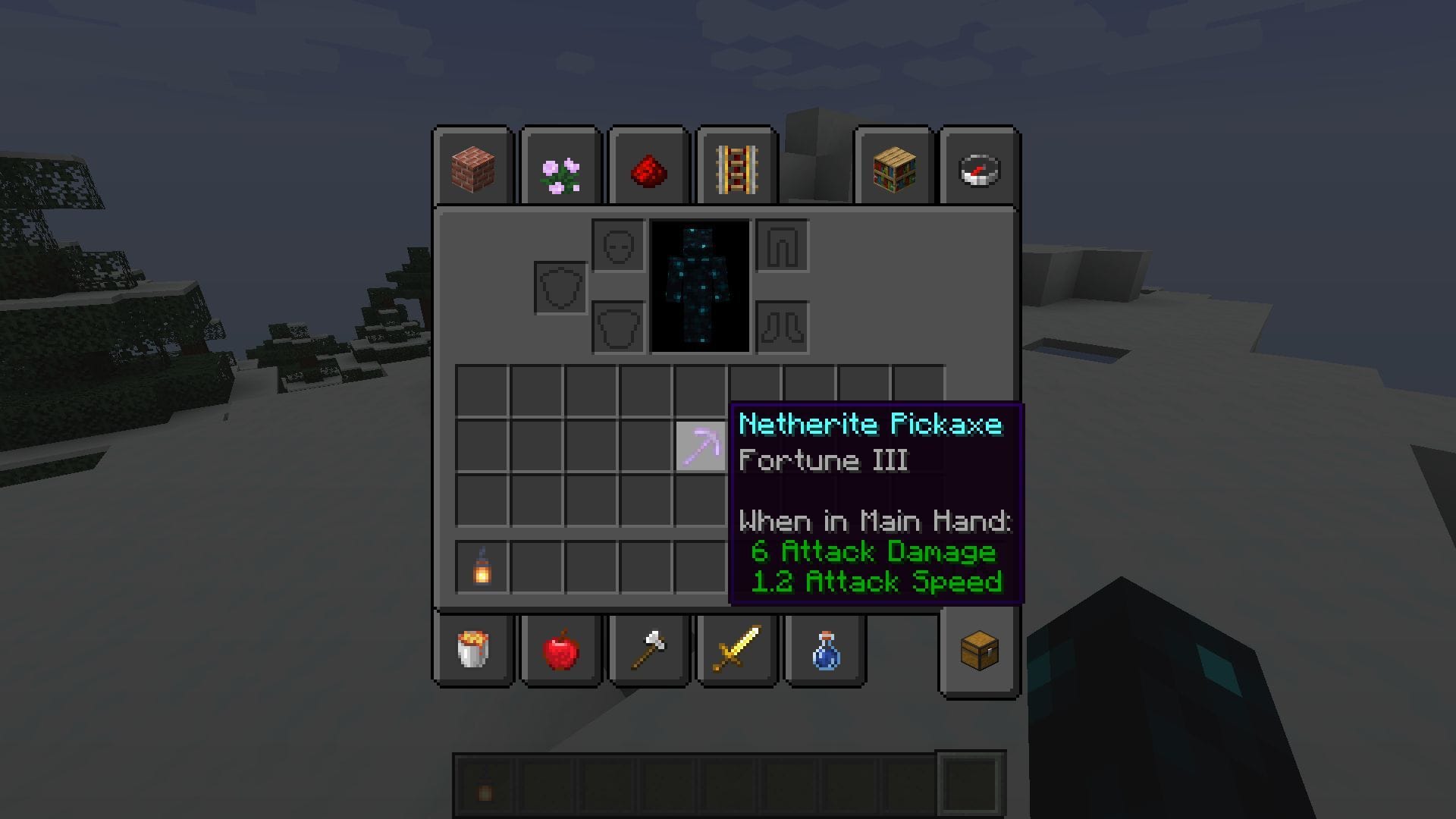The width and height of the screenshot is (1456, 819).
Task: Click the bookshelf Functional Blocks icon
Action: pyautogui.click(x=895, y=168)
